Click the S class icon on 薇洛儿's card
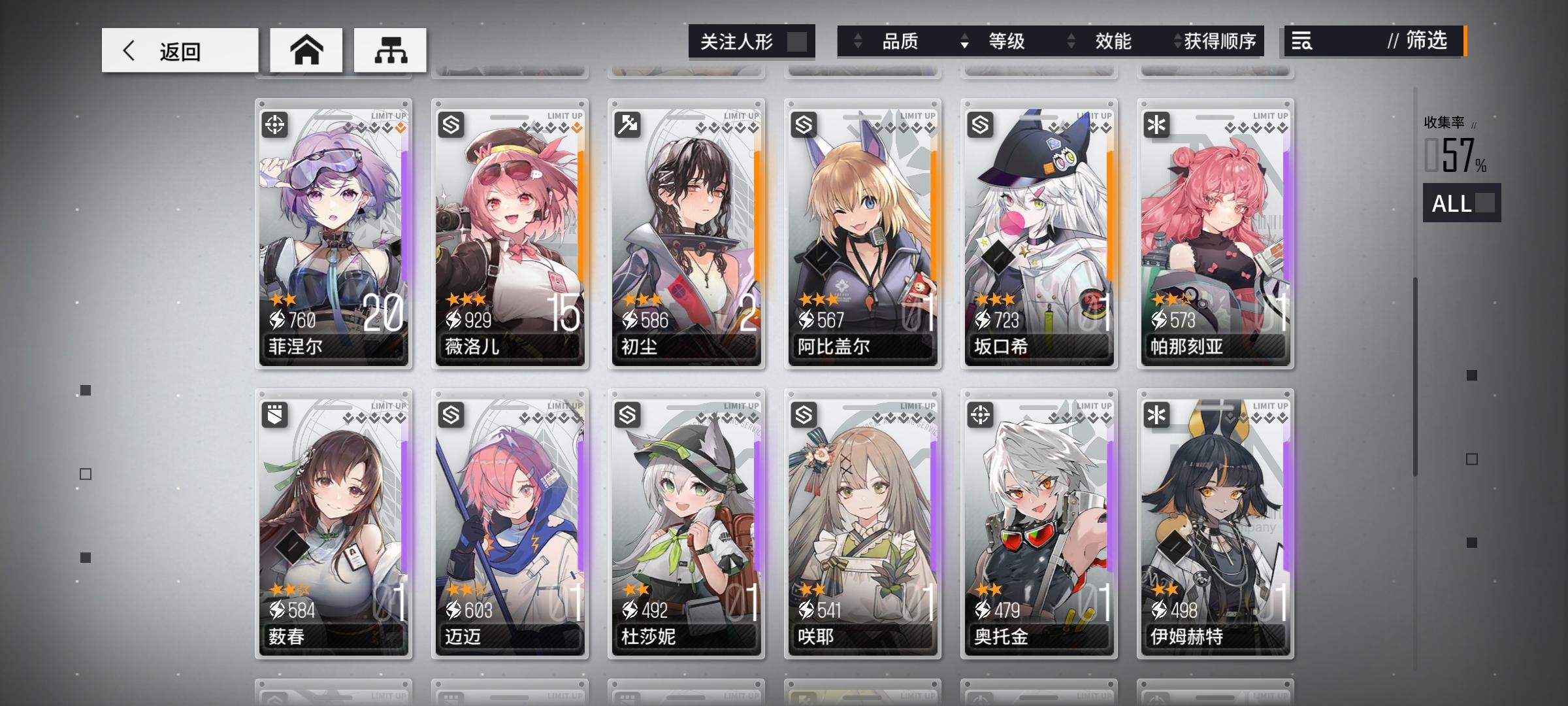The width and height of the screenshot is (1568, 706). [x=451, y=124]
